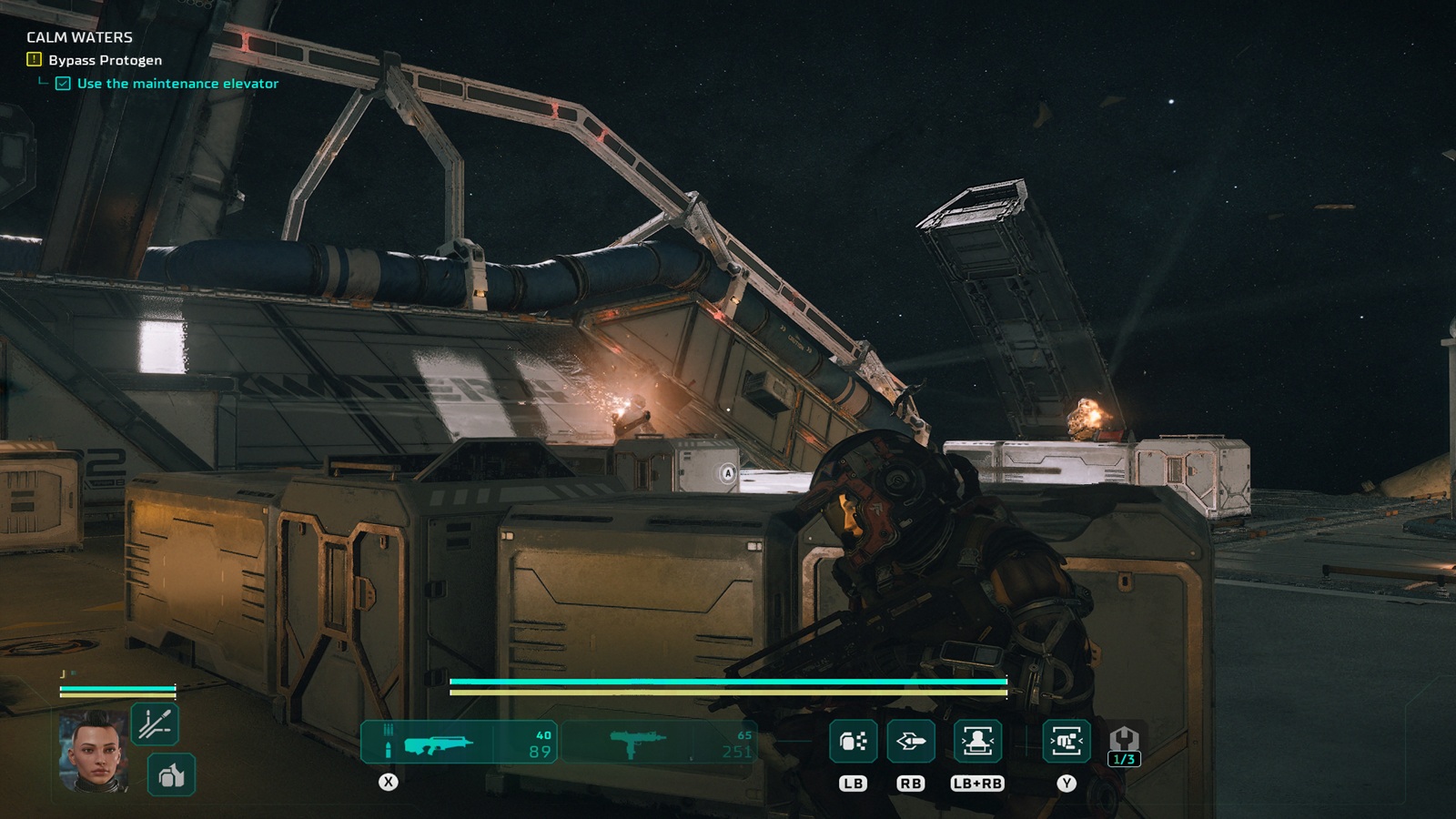Activate the scattering-canister ability

pos(853,742)
